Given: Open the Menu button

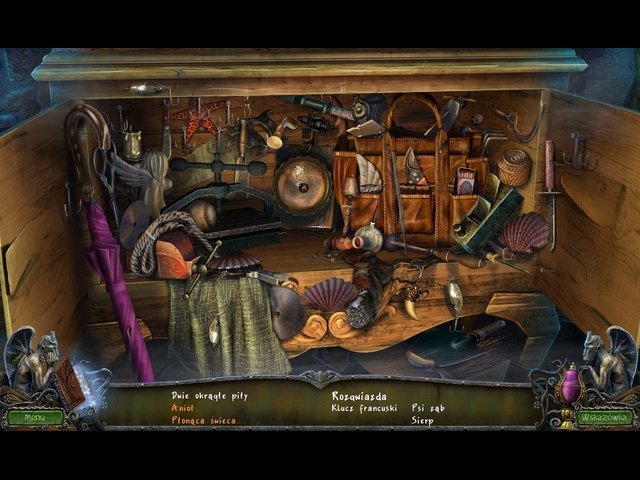Looking at the screenshot, I should coord(34,417).
